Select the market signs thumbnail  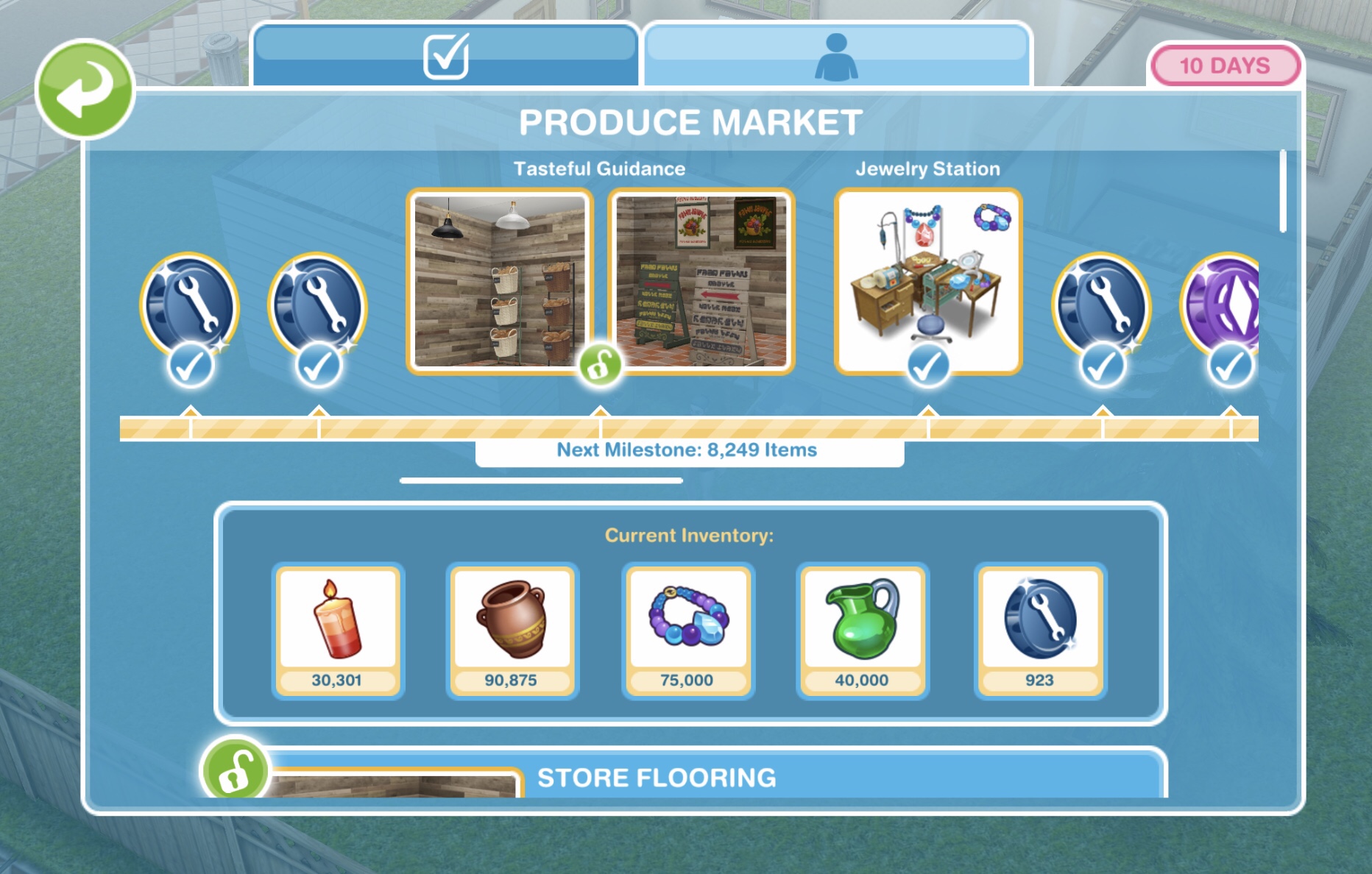tap(701, 281)
